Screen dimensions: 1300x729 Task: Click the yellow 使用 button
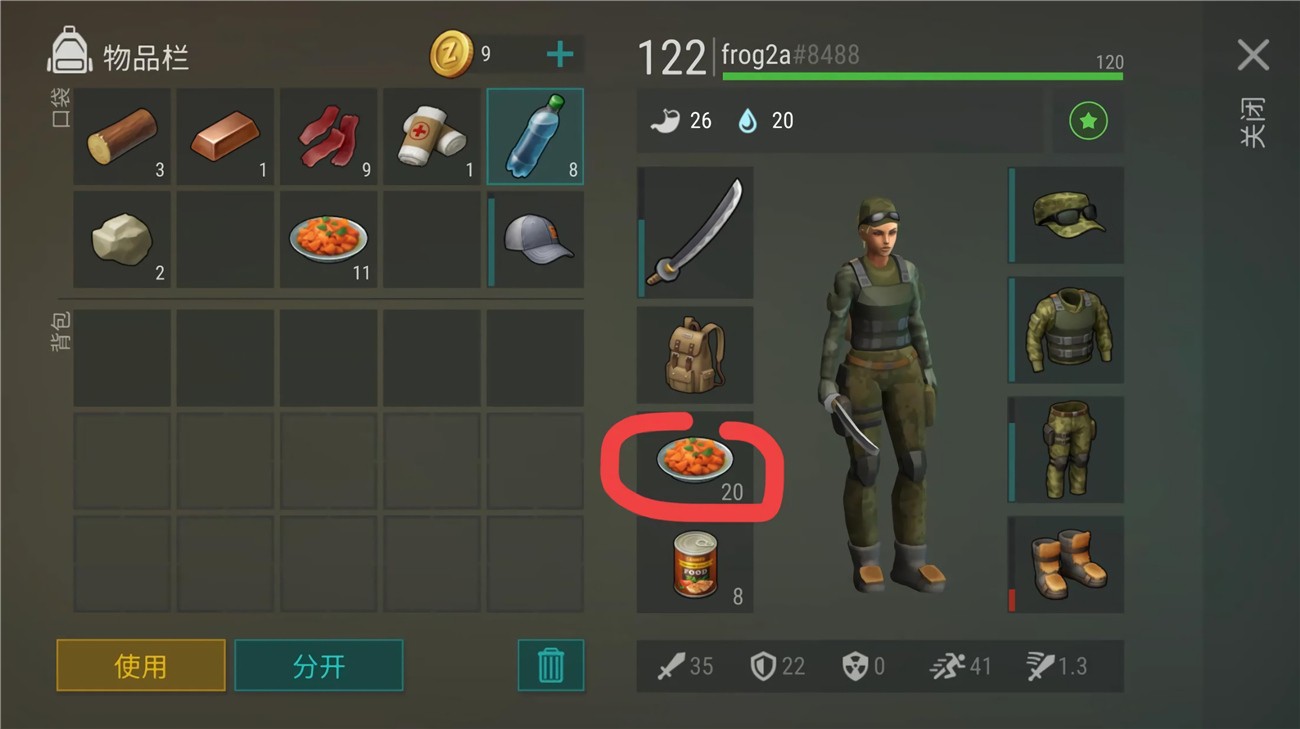tap(141, 665)
